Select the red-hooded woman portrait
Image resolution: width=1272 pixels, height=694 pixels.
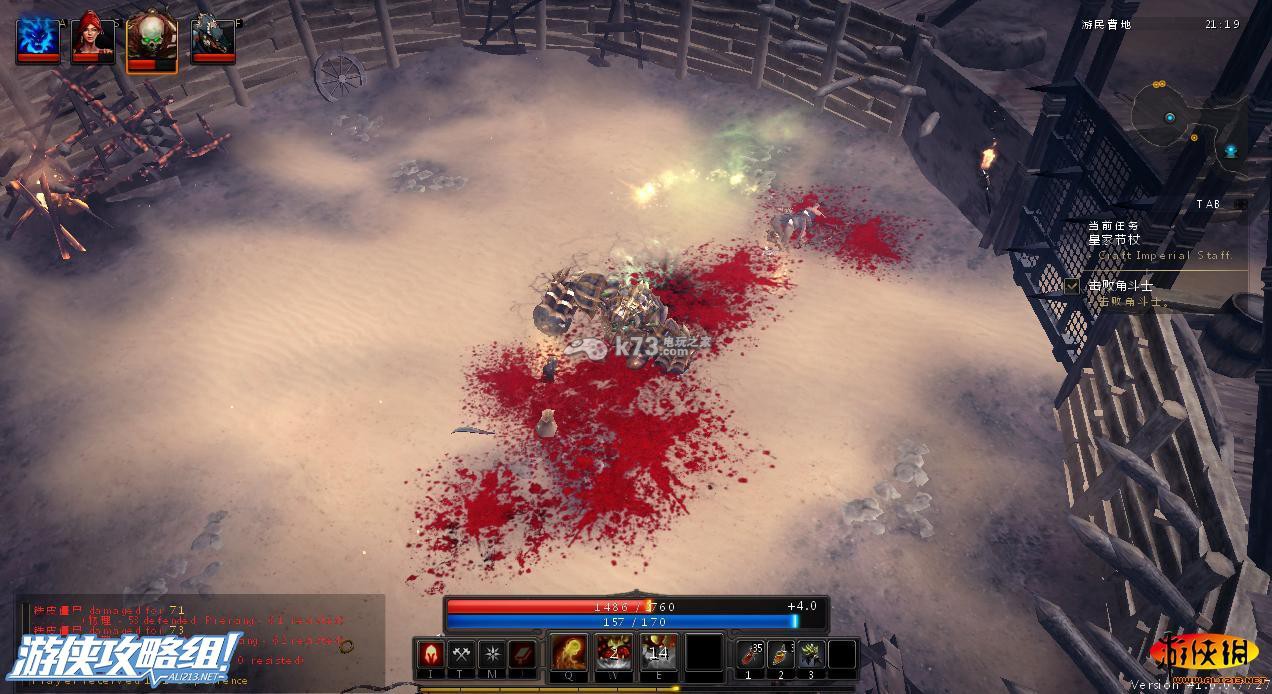click(92, 39)
